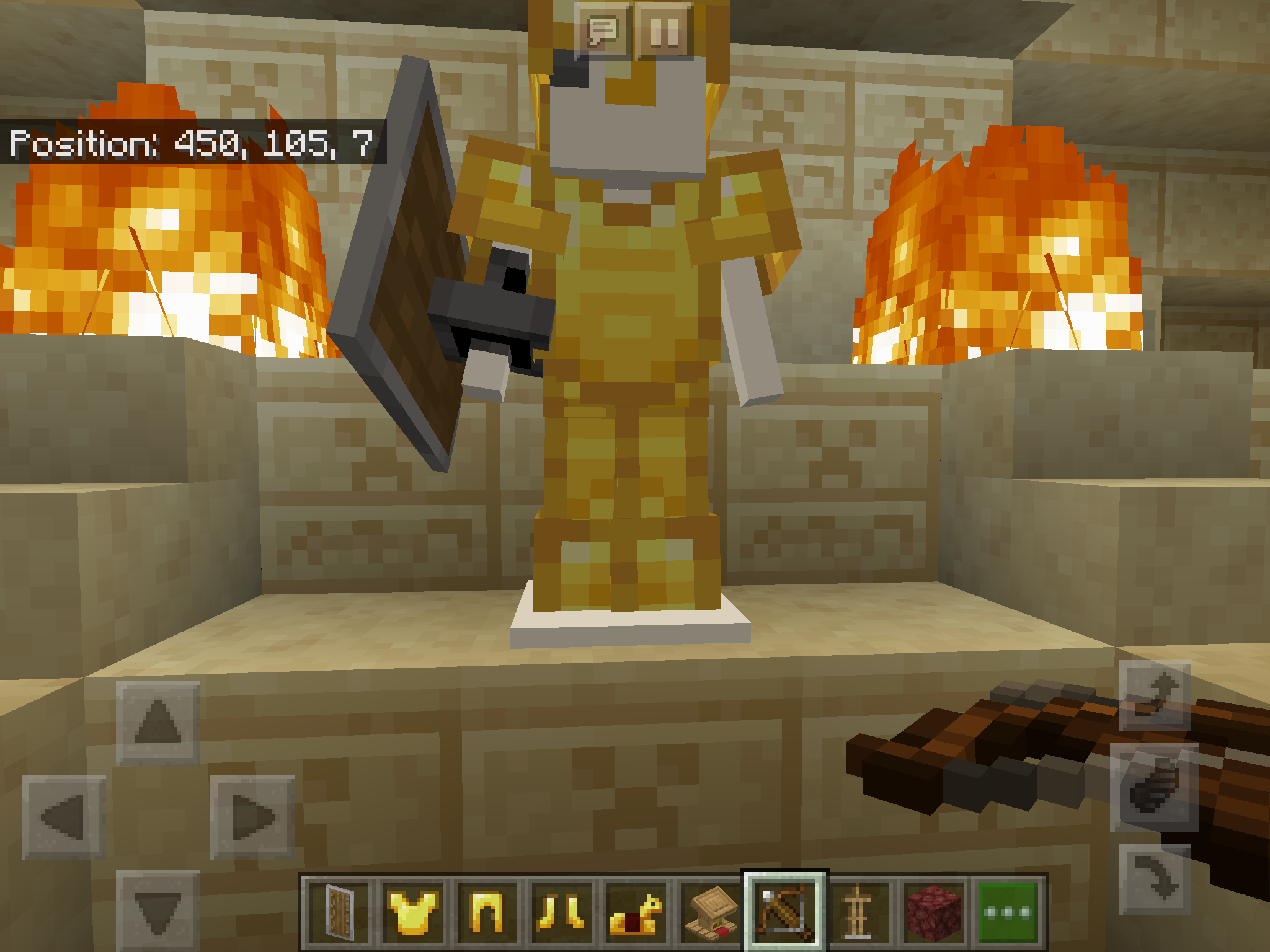The image size is (1270, 952).
Task: Tap the right arrow on the D-pad
Action: point(252,818)
